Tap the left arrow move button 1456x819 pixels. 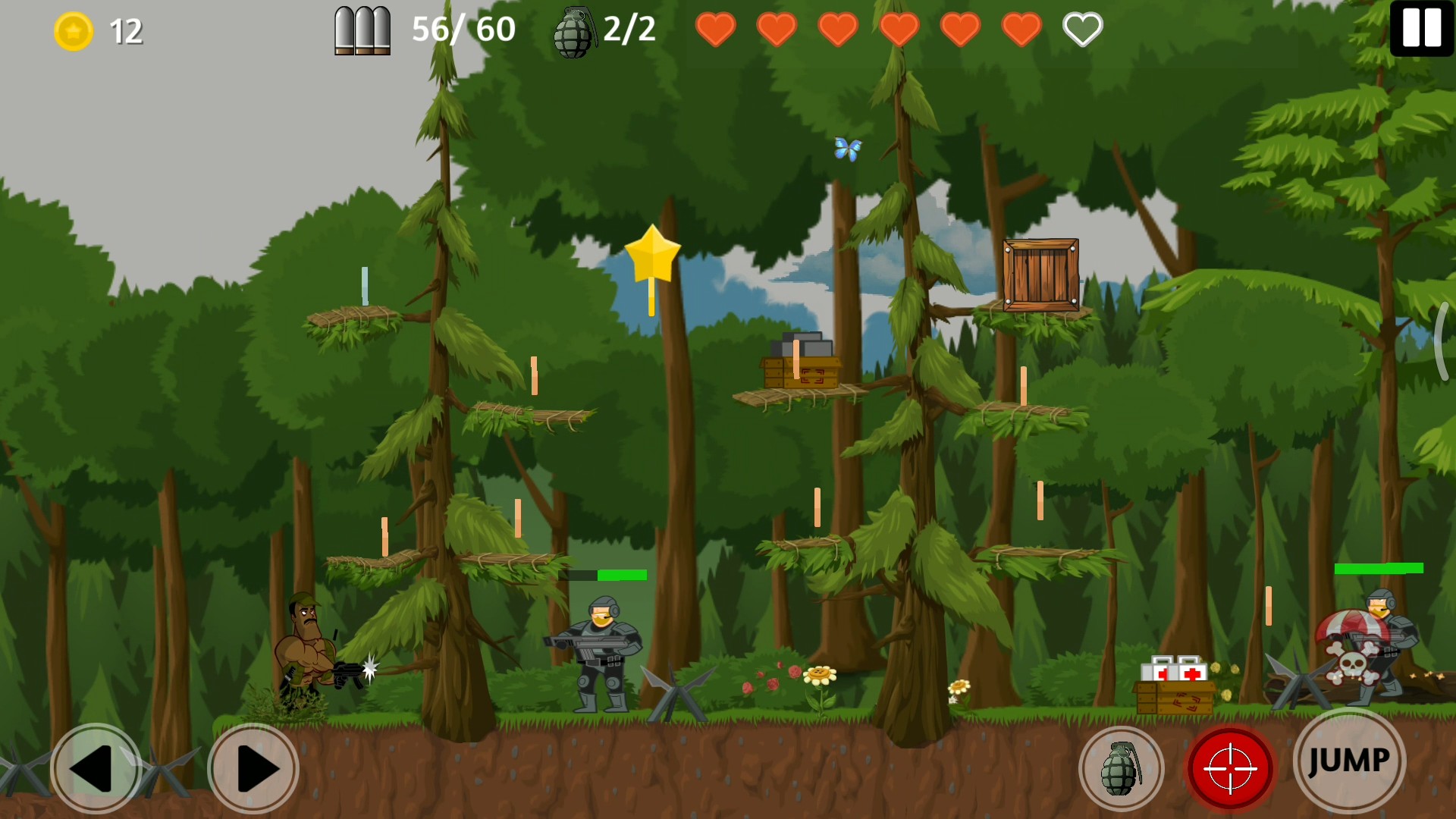[x=96, y=768]
